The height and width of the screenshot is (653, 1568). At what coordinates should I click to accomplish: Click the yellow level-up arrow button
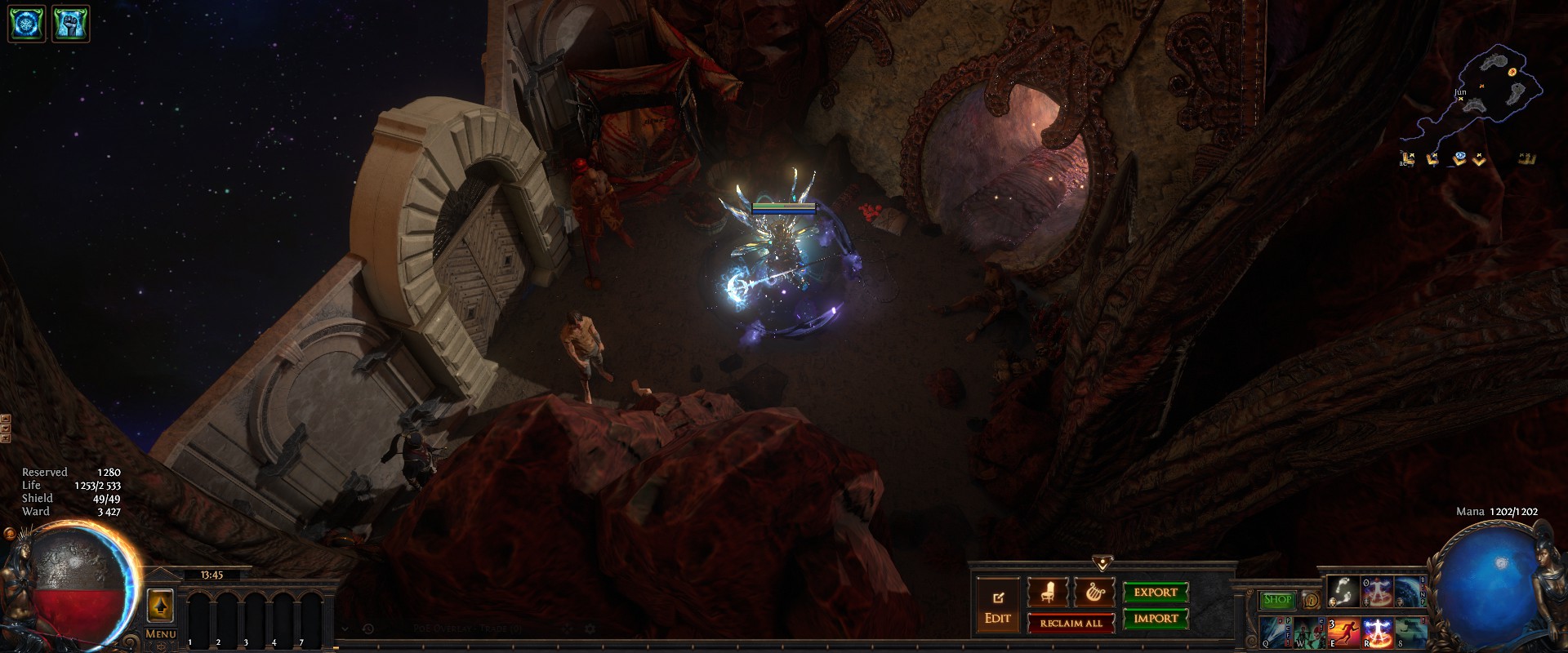pyautogui.click(x=160, y=606)
